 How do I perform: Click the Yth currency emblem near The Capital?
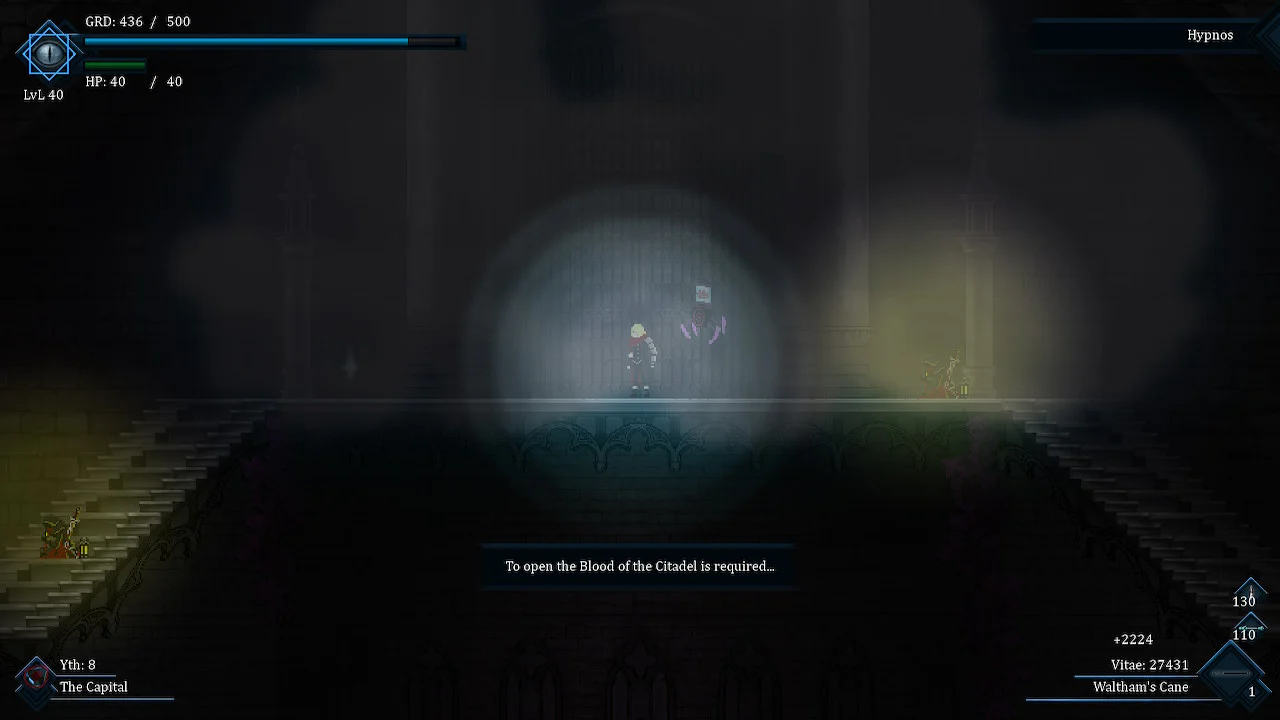[37, 675]
